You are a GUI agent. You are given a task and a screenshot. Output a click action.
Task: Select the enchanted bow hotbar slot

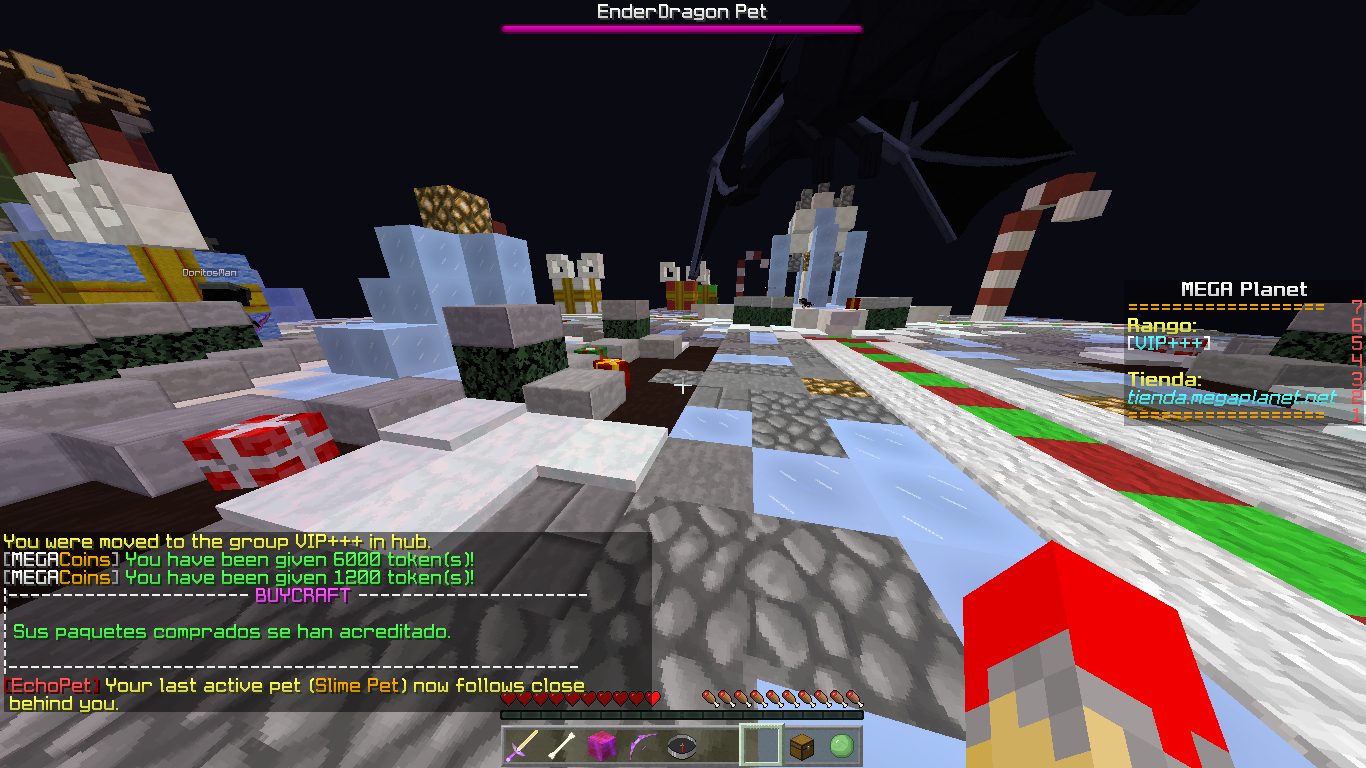(642, 745)
